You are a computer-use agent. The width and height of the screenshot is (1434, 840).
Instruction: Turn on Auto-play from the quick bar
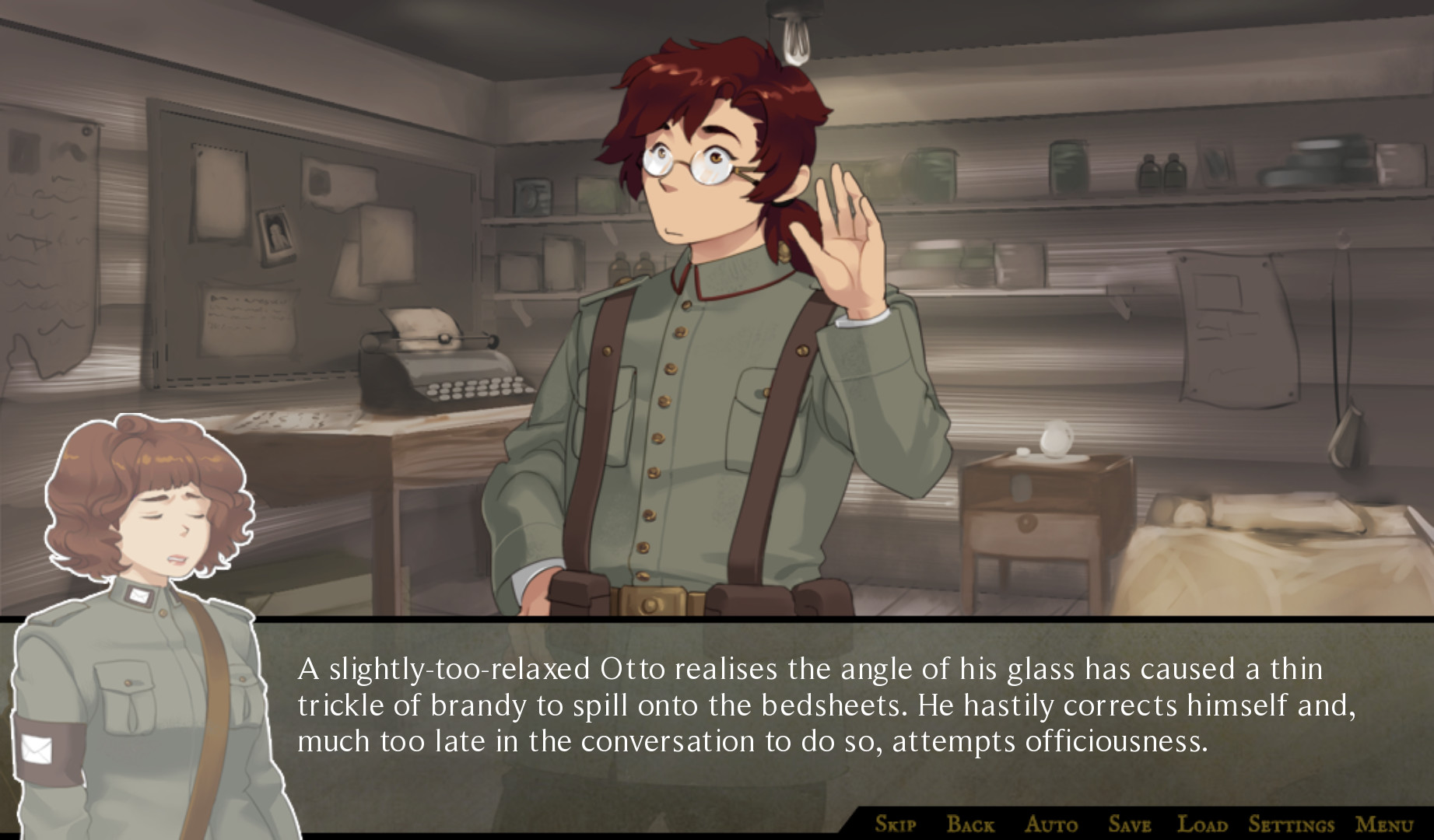pos(1051,823)
